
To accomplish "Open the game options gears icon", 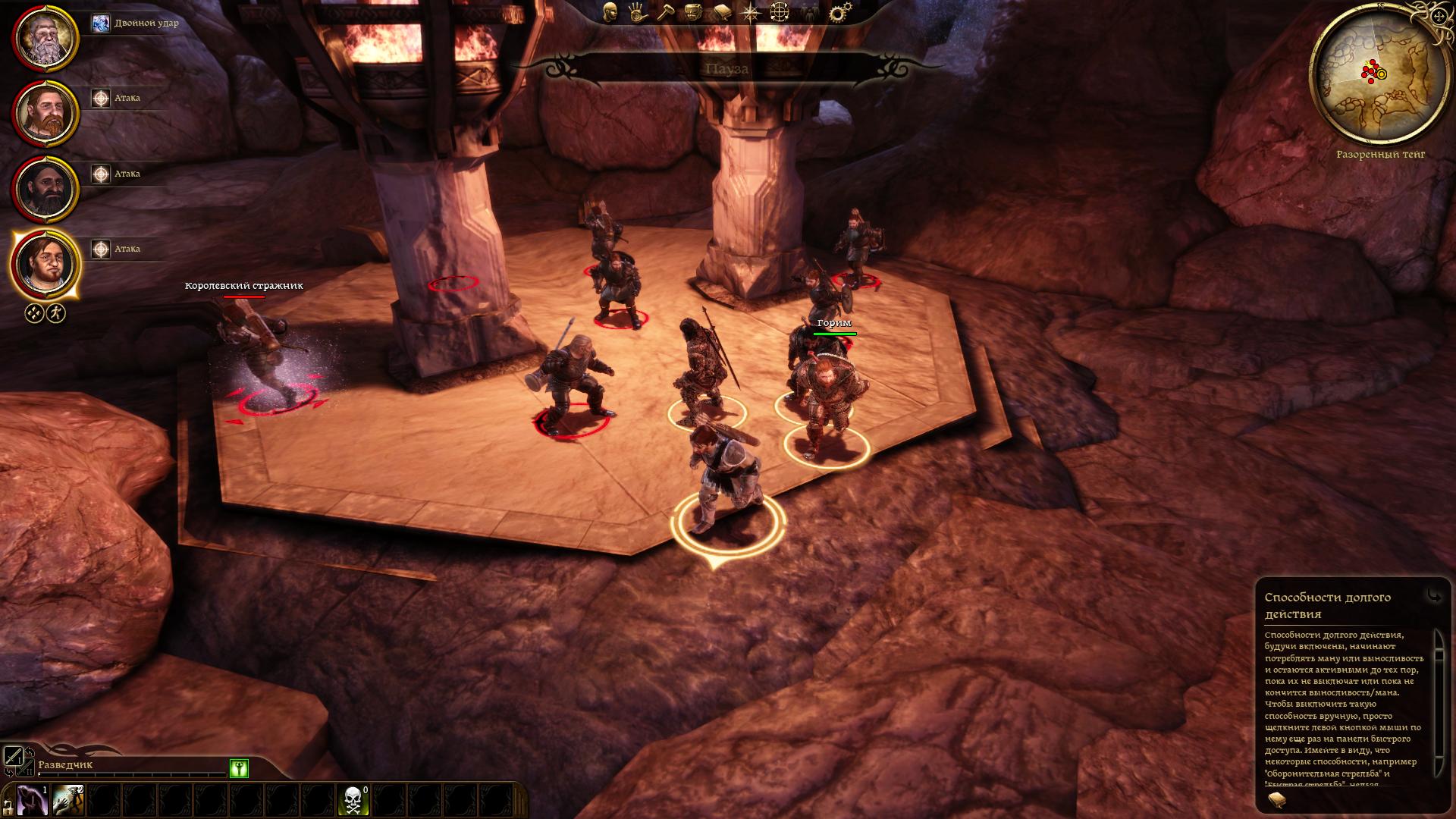I will point(839,12).
